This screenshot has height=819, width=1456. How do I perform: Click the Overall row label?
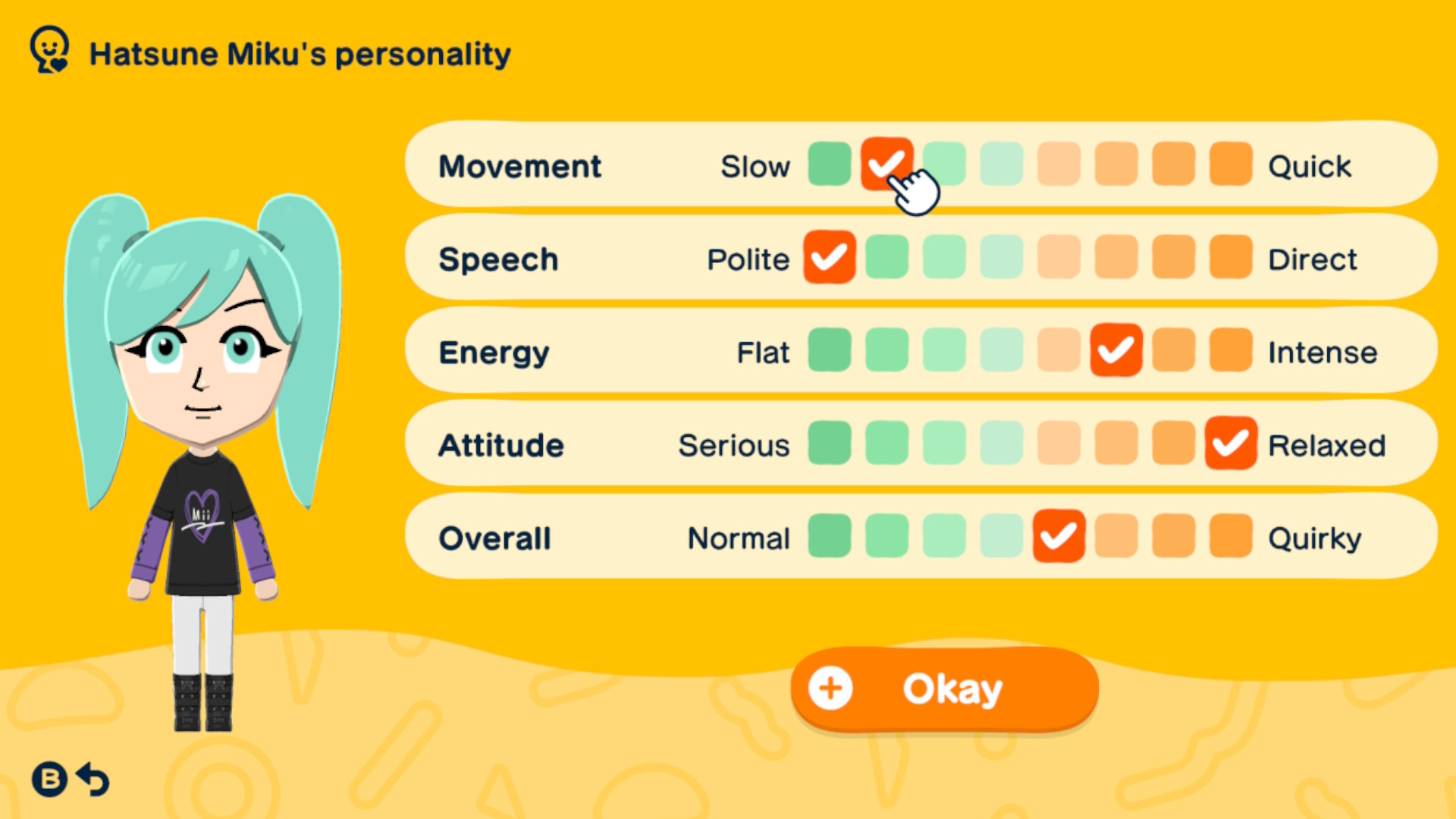[x=494, y=538]
